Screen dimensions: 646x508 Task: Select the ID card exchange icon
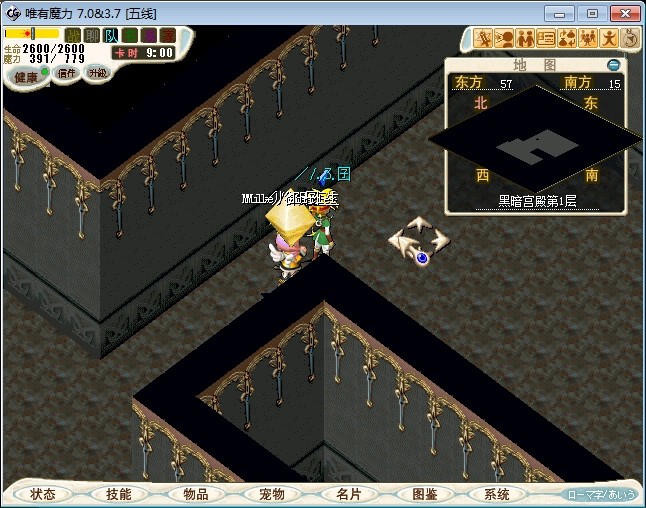(x=546, y=39)
